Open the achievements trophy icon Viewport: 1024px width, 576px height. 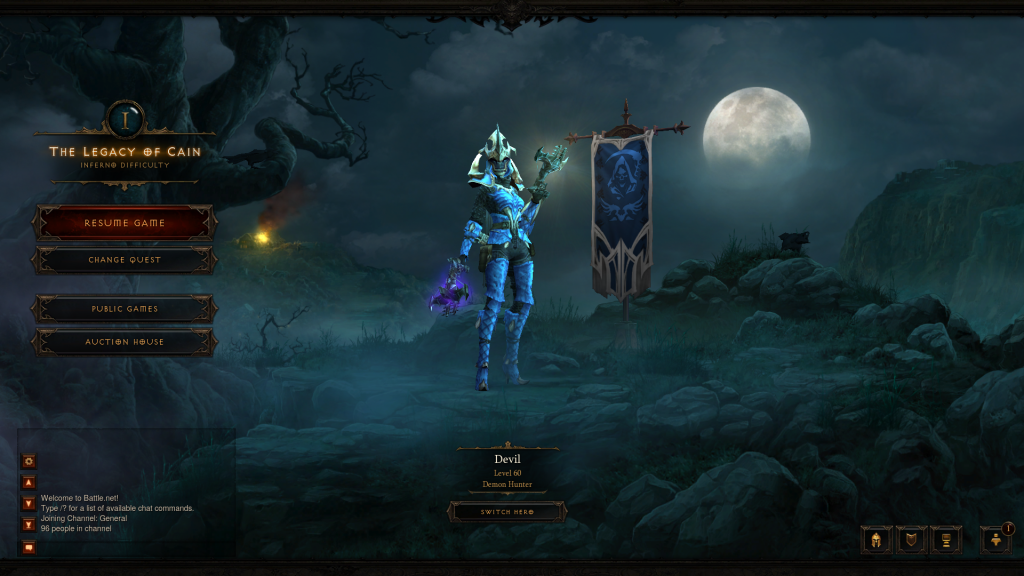point(945,540)
